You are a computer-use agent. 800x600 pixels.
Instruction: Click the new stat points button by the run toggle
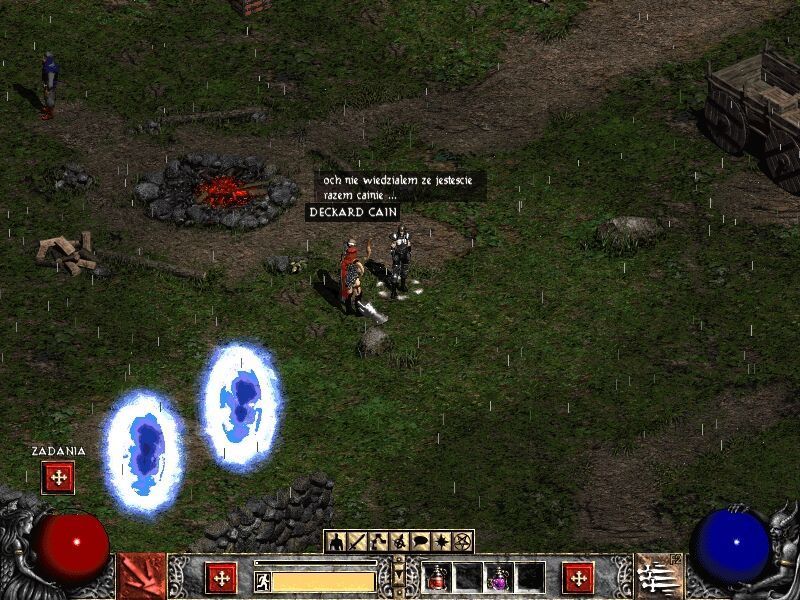click(221, 578)
